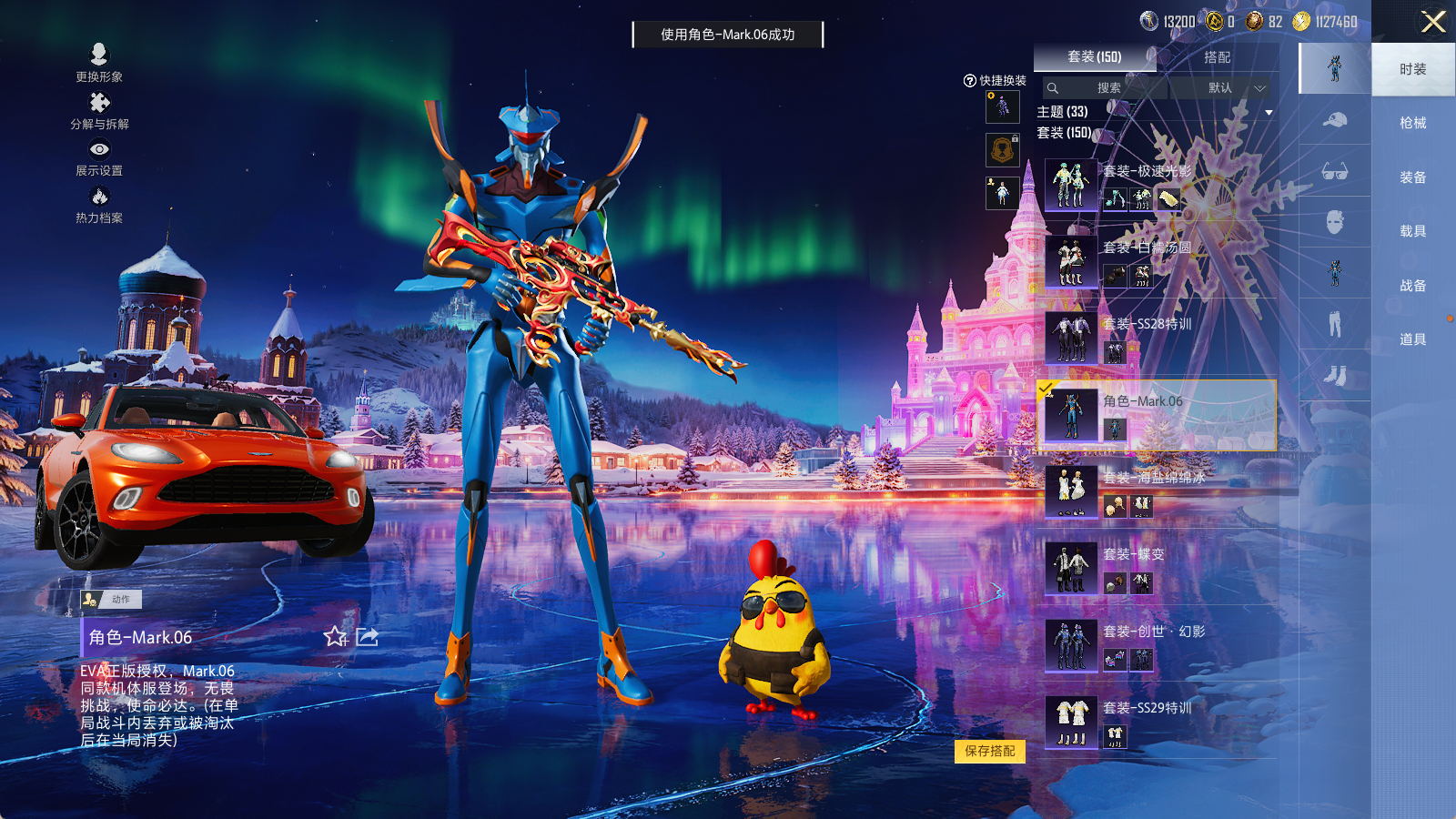Open the 动作 emote button
Image resolution: width=1456 pixels, height=819 pixels.
(111, 599)
